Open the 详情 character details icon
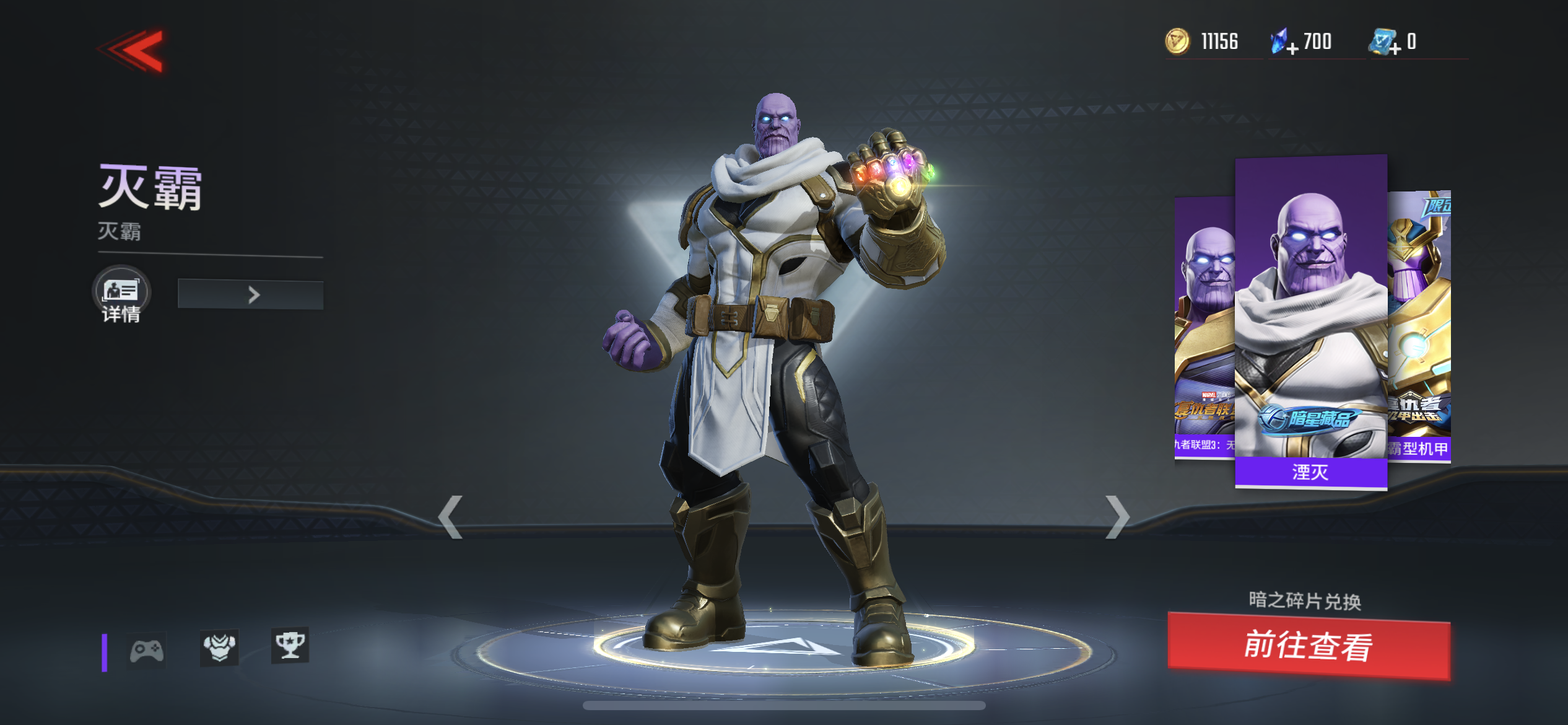The width and height of the screenshot is (1568, 725). pyautogui.click(x=121, y=292)
